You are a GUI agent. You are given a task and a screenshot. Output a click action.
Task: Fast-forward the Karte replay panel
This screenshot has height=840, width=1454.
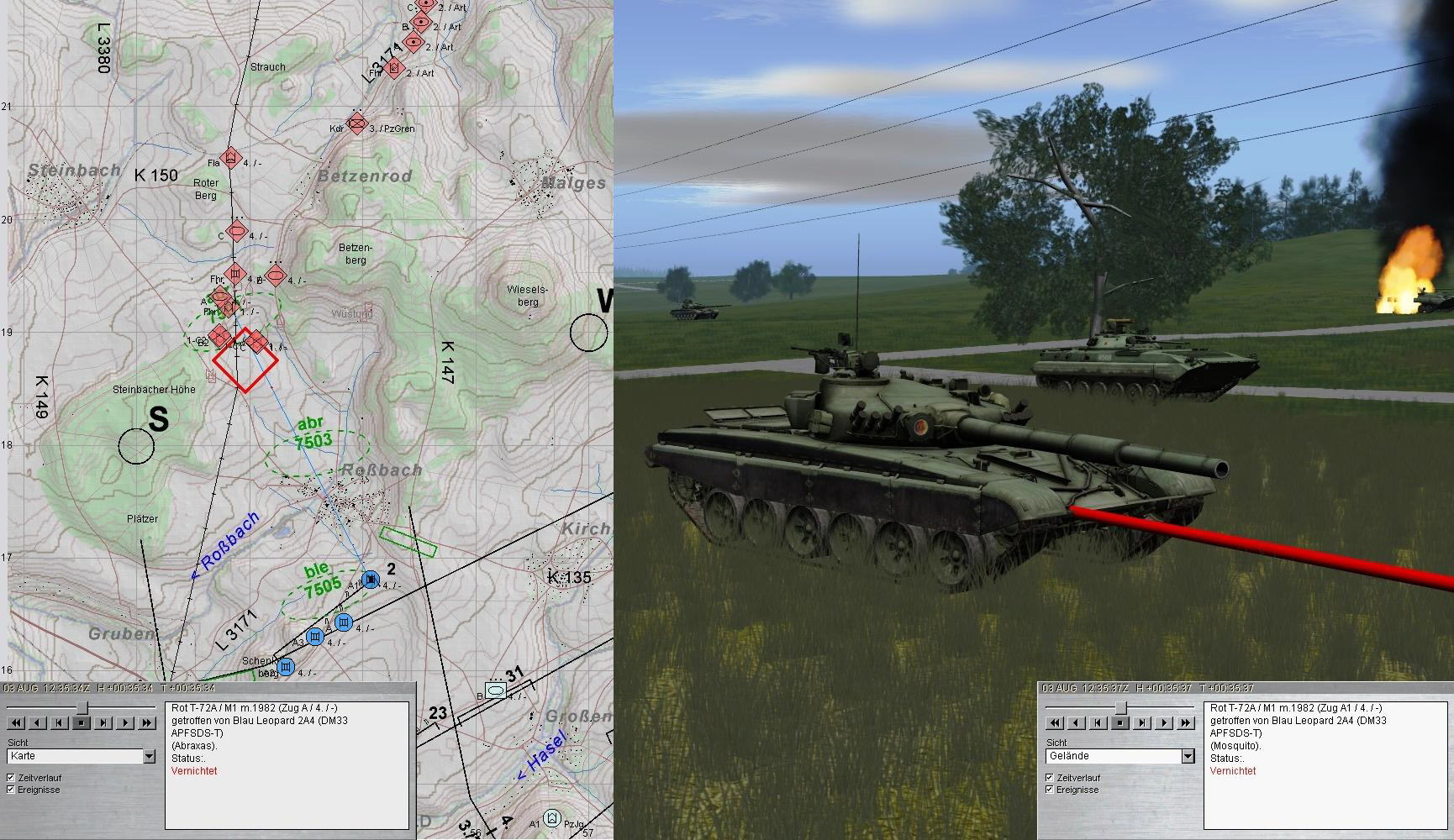[x=147, y=722]
